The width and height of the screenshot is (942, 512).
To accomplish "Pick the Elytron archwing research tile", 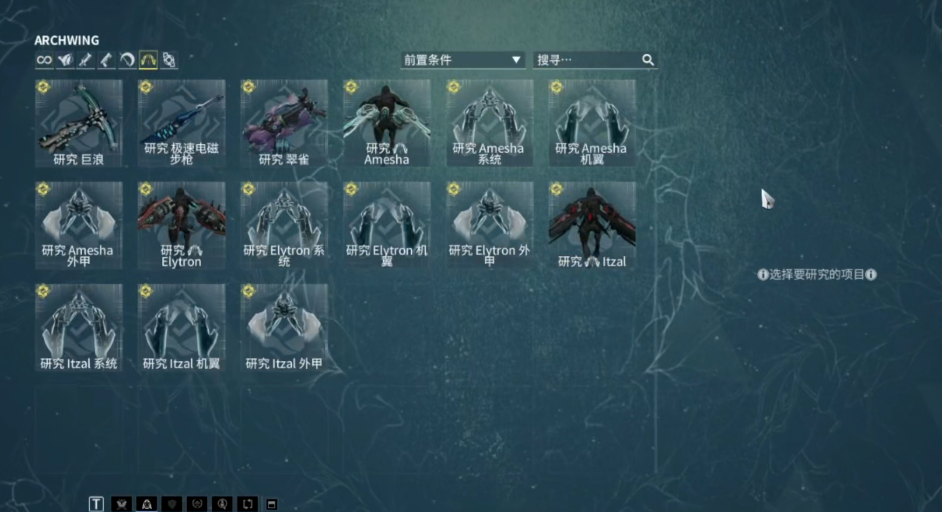I will pos(182,225).
